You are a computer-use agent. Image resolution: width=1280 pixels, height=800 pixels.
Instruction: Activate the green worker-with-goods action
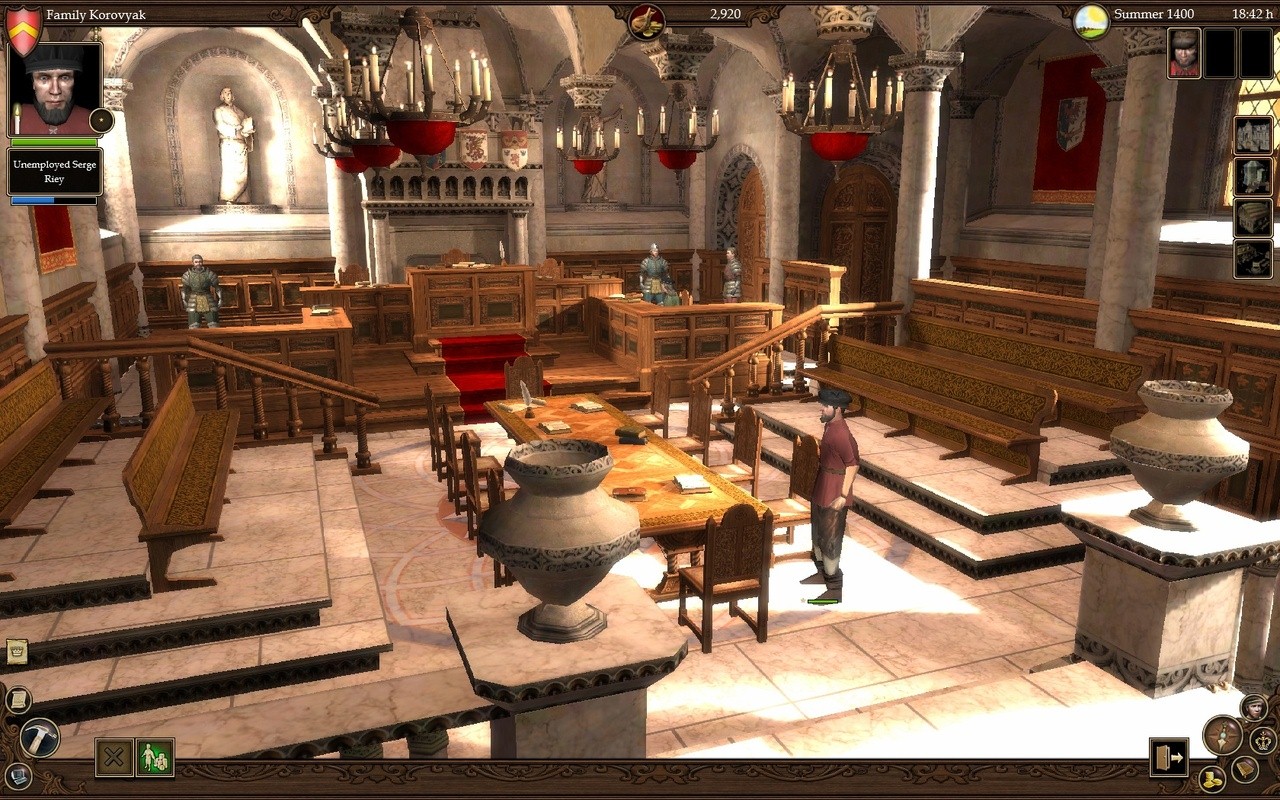pyautogui.click(x=155, y=757)
